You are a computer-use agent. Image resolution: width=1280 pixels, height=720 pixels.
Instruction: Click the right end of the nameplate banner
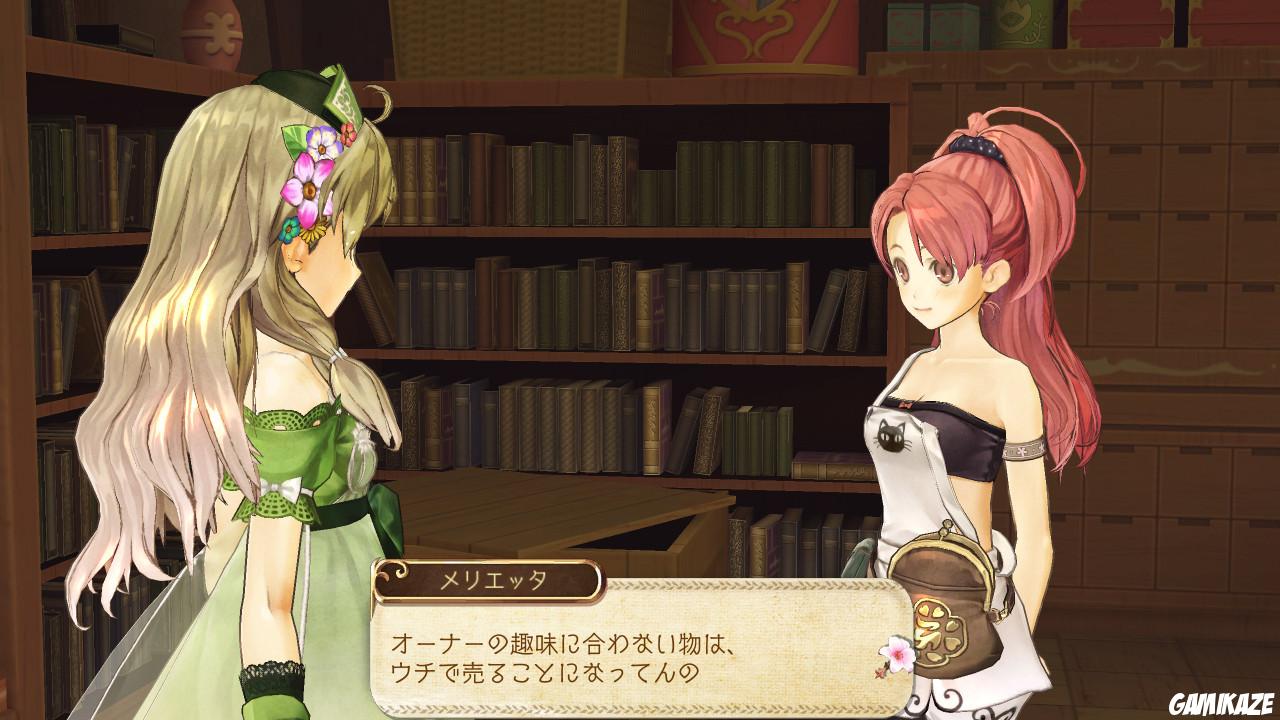(598, 578)
